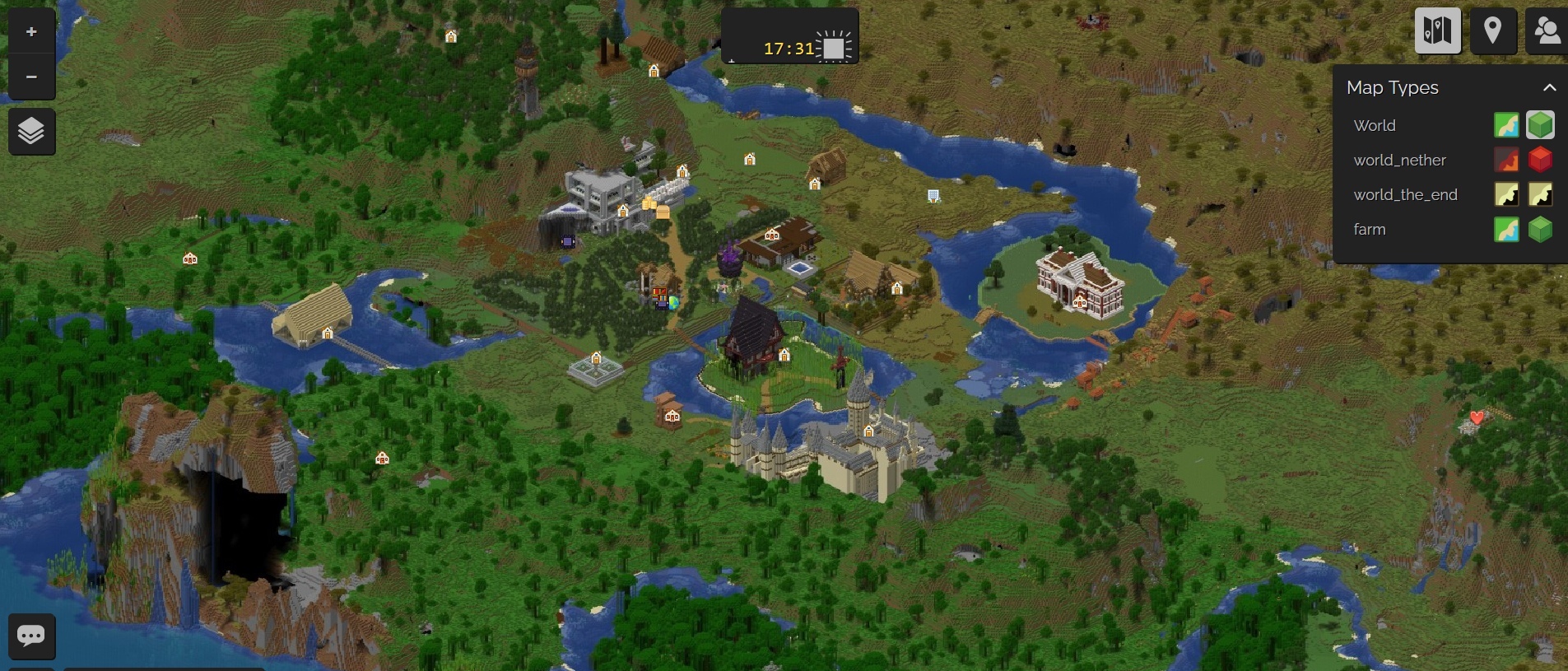Toggle the folded map types button
The image size is (1568, 671).
pos(1437,31)
